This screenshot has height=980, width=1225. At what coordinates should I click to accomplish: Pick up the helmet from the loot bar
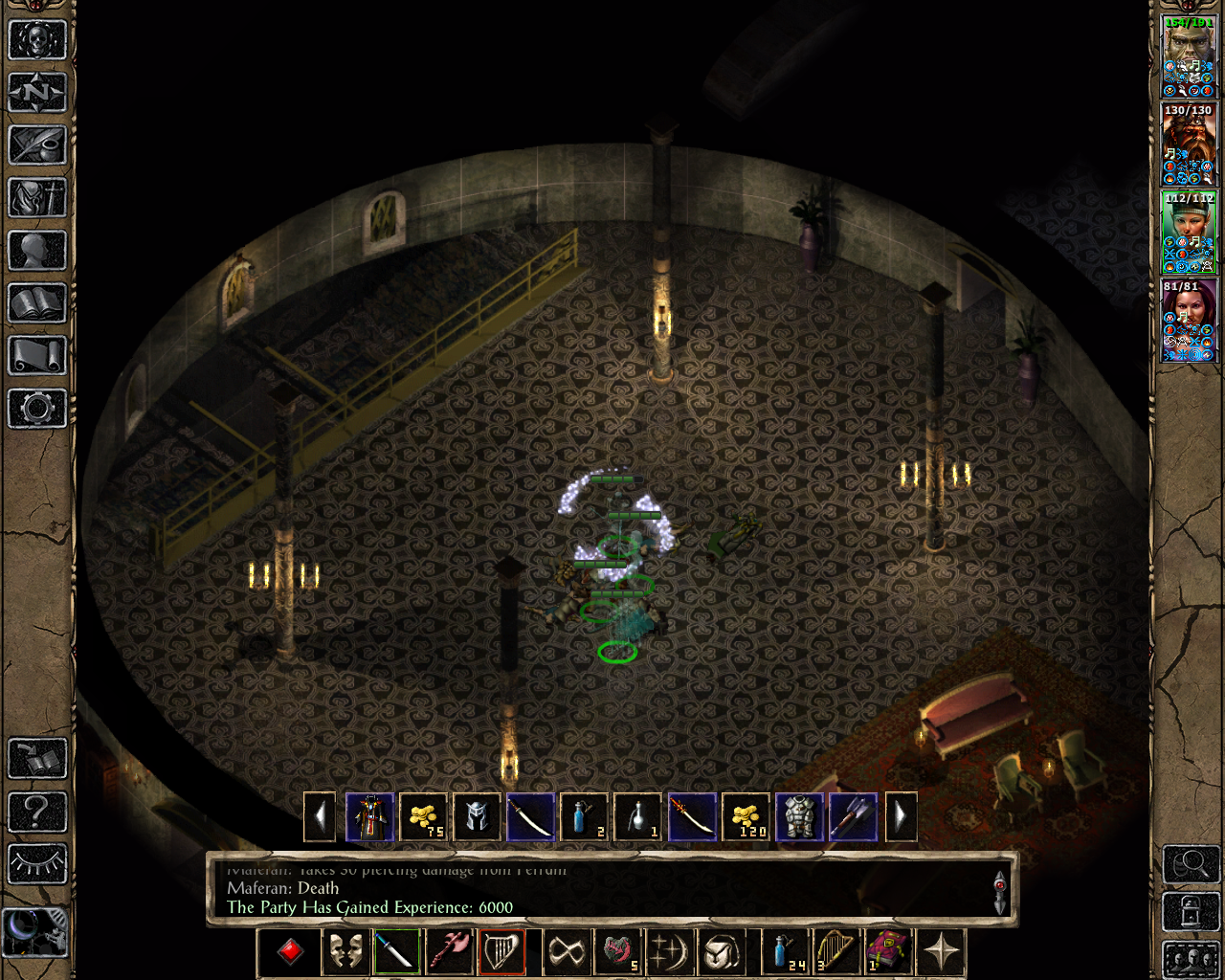(x=477, y=817)
